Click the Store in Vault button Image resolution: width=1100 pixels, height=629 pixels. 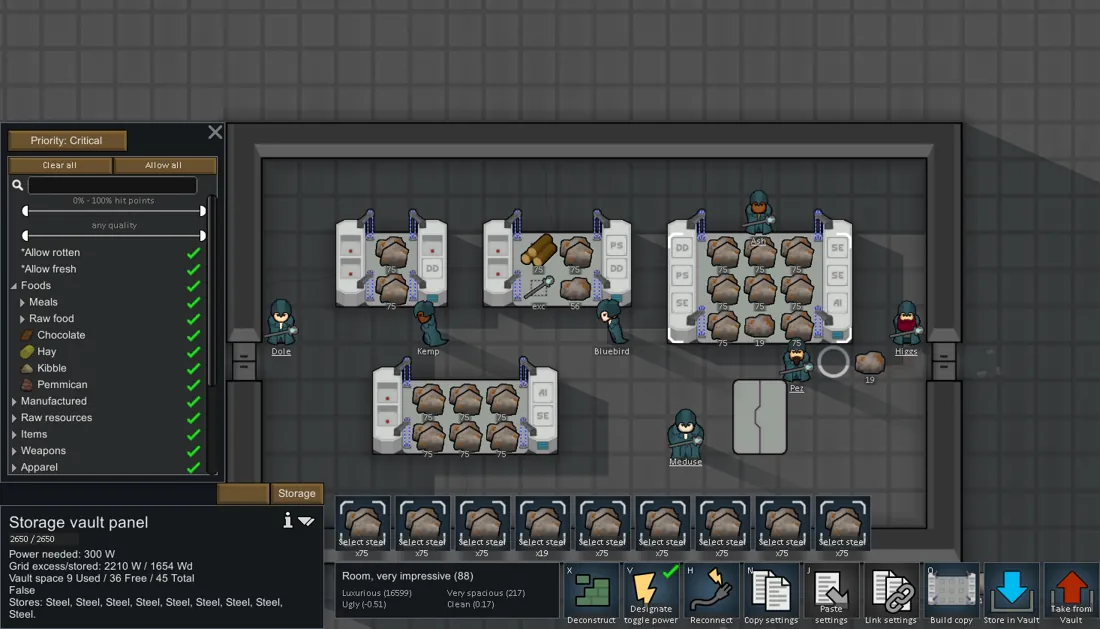point(1011,594)
